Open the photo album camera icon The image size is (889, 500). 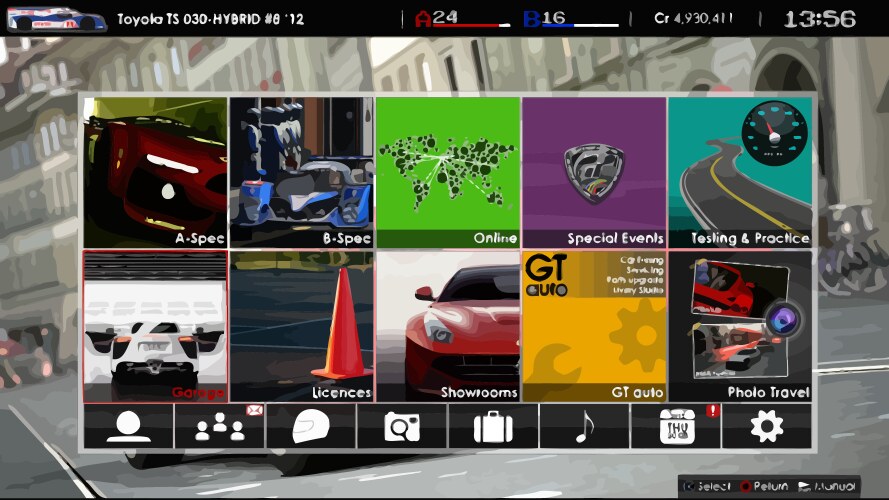tap(402, 426)
